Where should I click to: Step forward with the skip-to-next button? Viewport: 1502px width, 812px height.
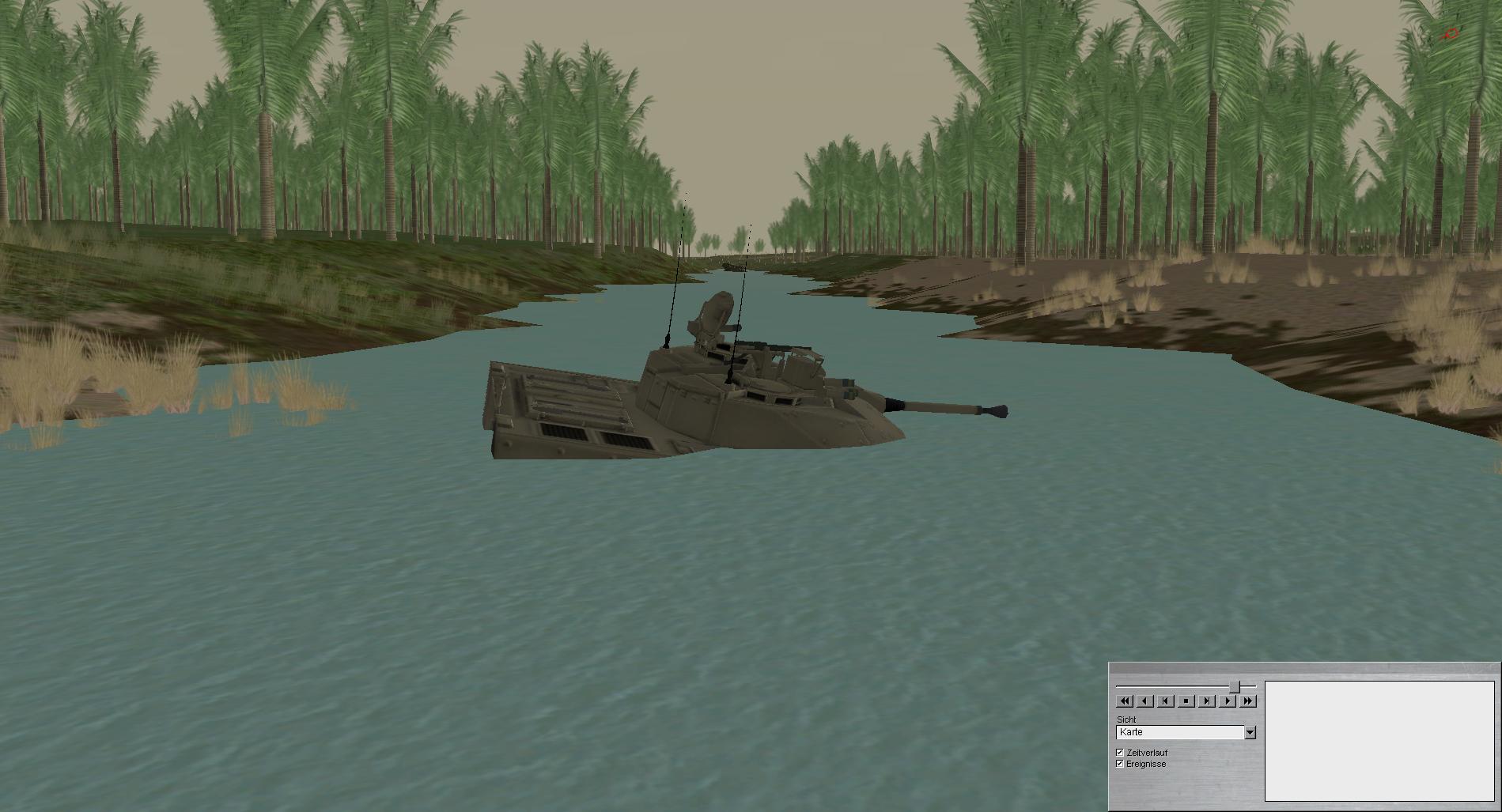[x=1206, y=701]
